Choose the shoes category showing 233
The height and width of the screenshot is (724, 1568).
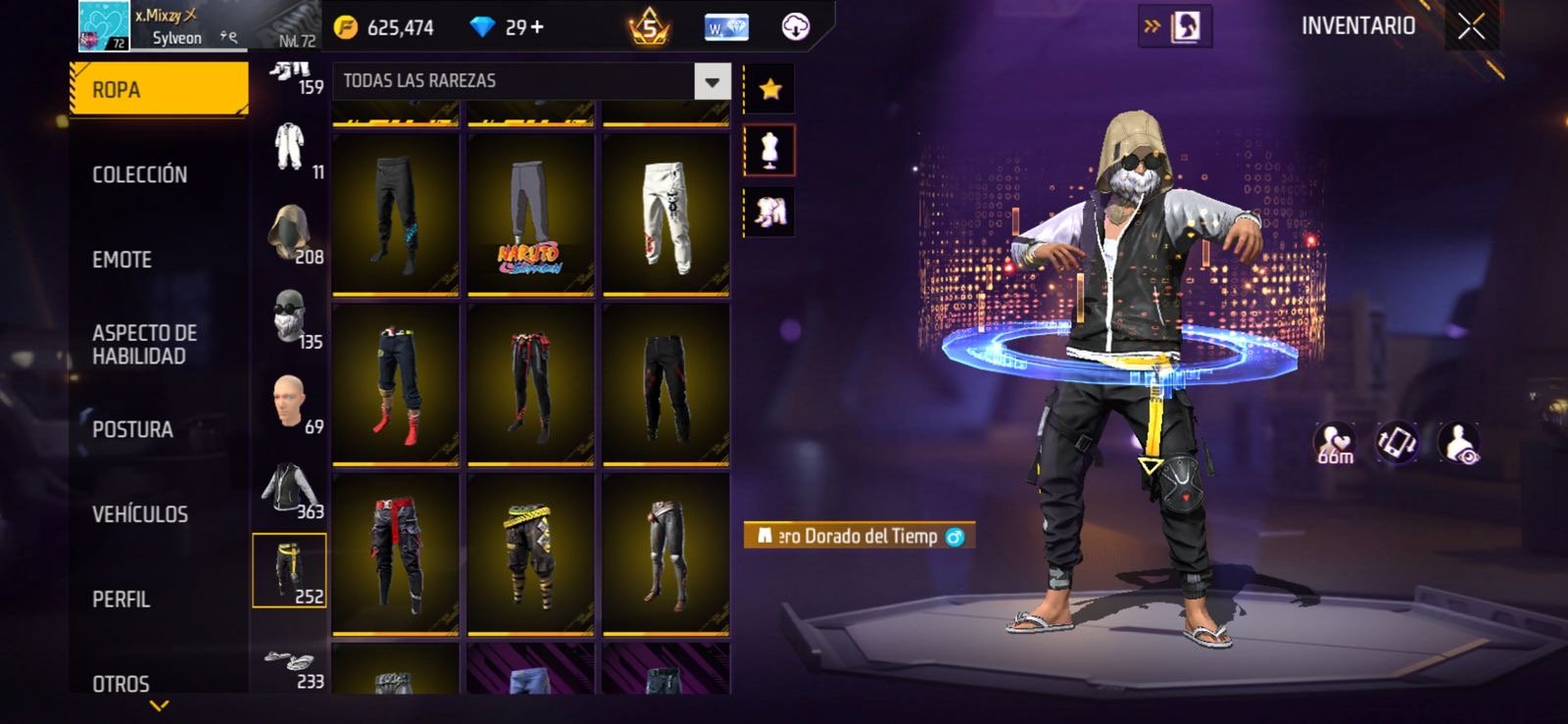tap(290, 664)
